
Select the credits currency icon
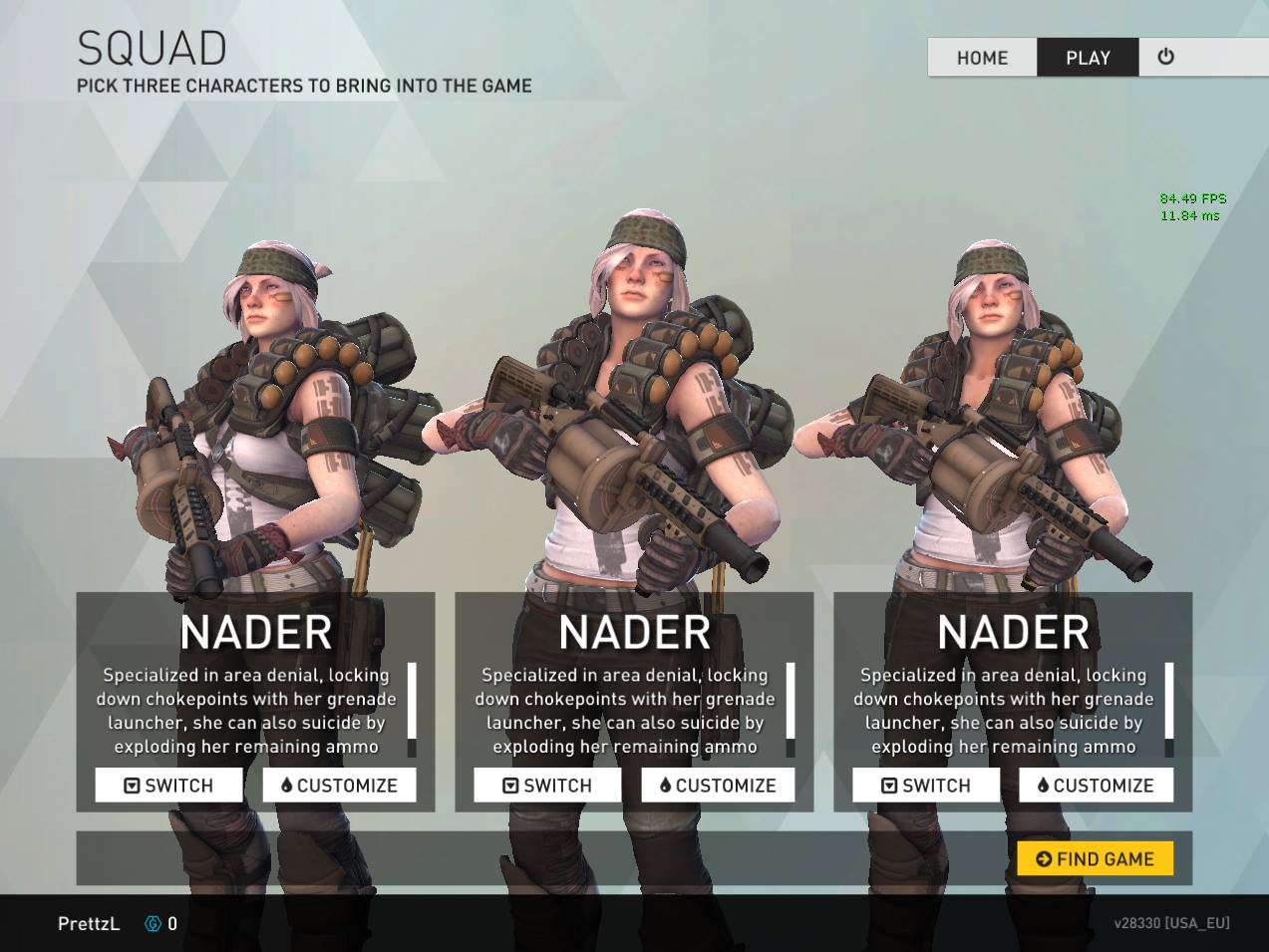tap(153, 924)
